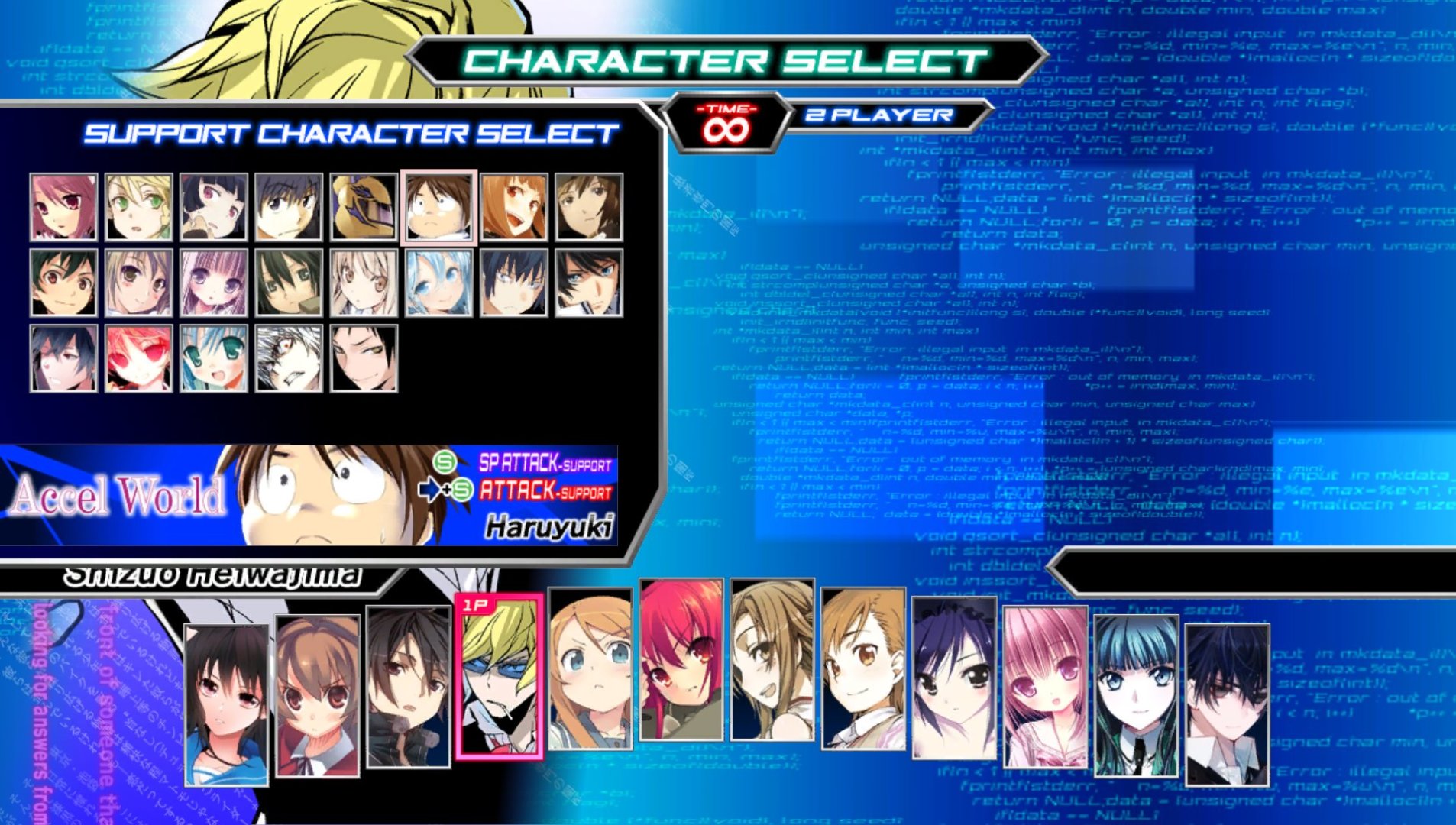The image size is (1456, 825).
Task: Select Shizuo's portrait marked 1P
Action: pyautogui.click(x=500, y=676)
